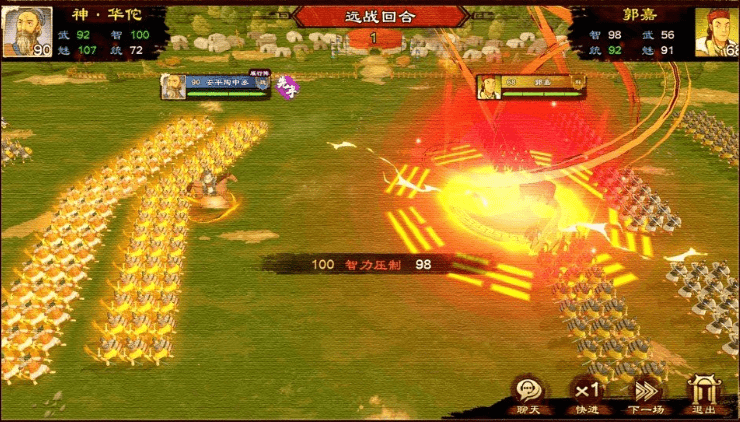Open the 聊天 chat button

pyautogui.click(x=528, y=393)
